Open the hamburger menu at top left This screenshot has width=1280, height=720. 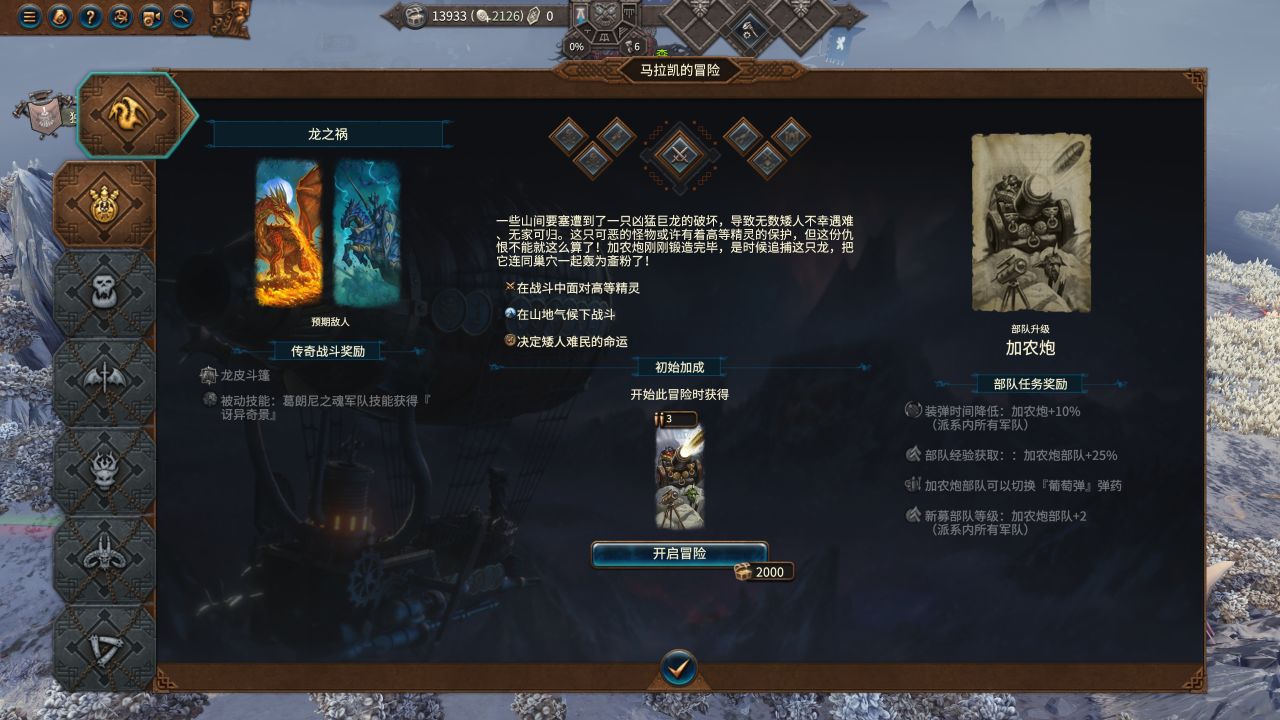[30, 18]
